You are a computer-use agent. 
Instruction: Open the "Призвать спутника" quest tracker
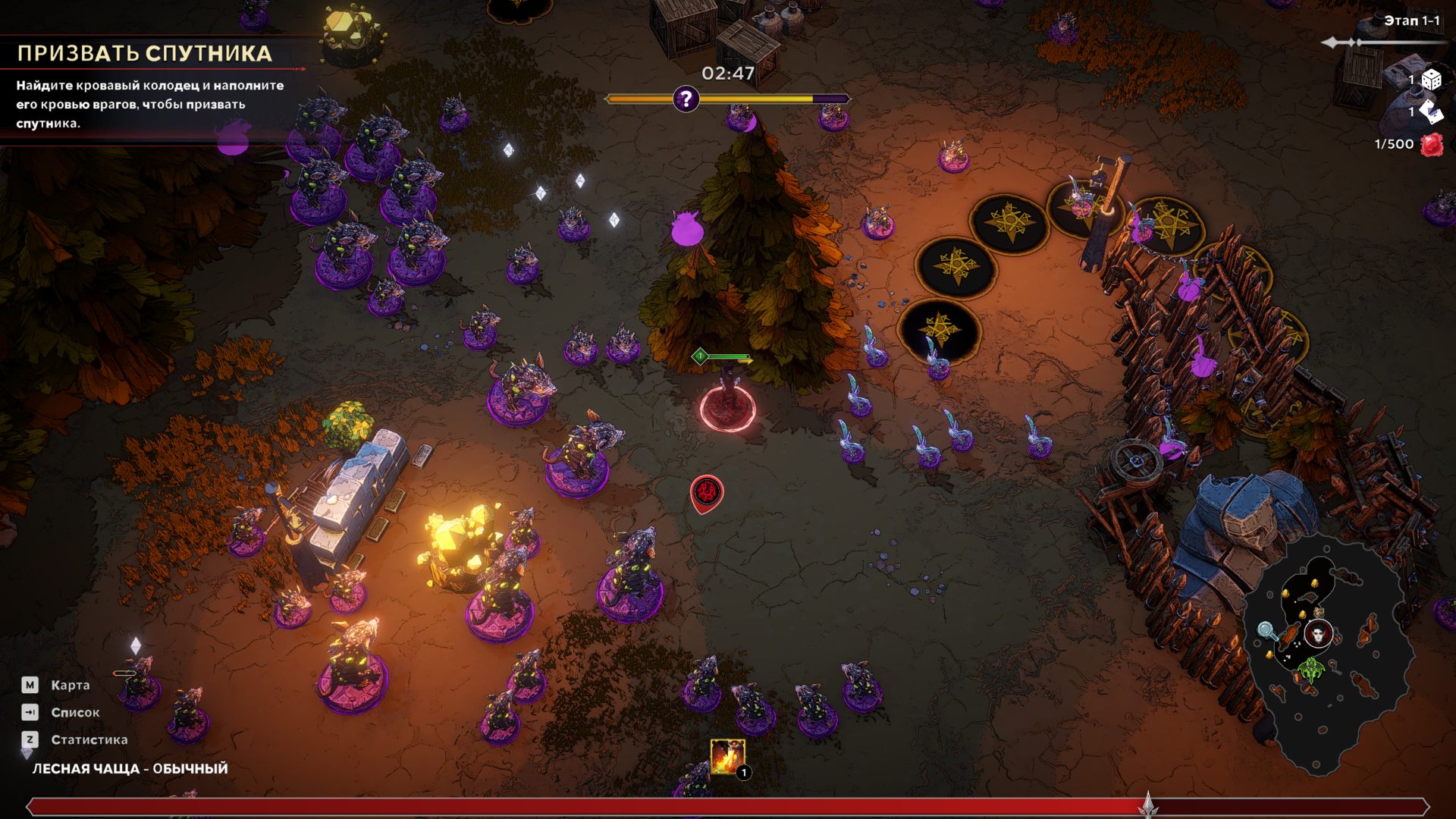144,53
